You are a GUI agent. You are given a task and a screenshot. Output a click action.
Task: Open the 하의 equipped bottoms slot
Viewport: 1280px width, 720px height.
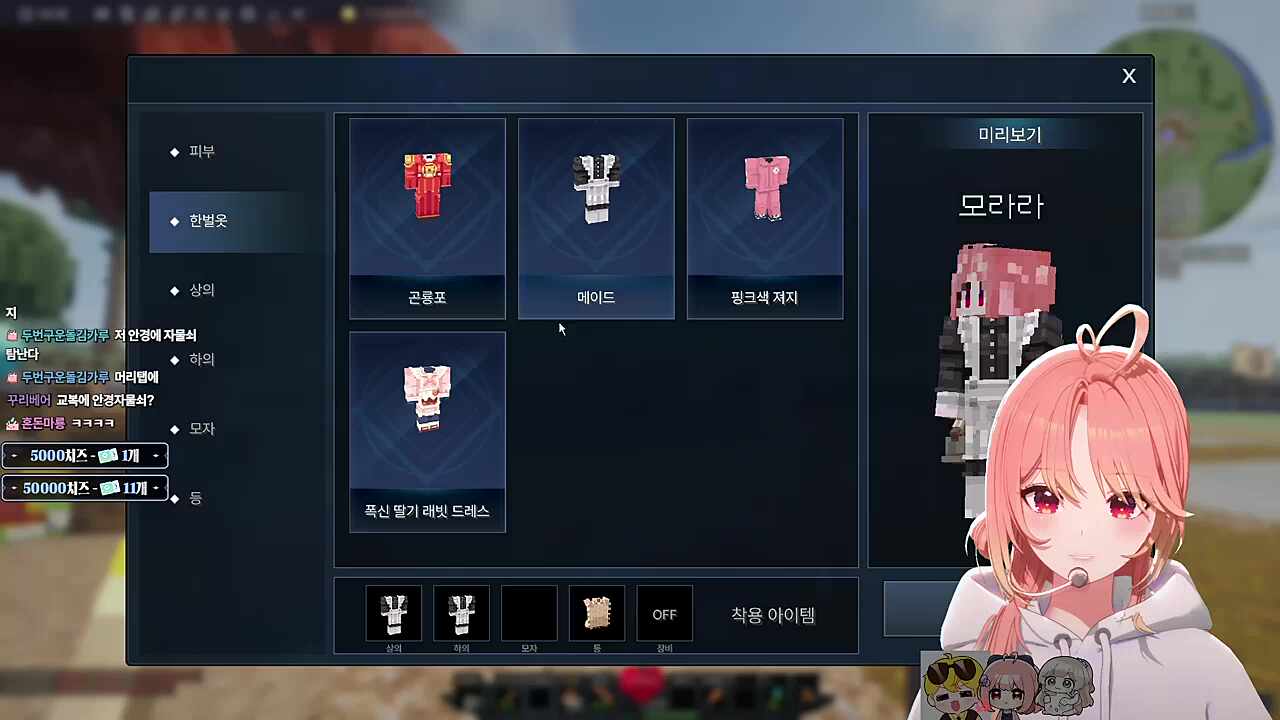click(x=461, y=612)
